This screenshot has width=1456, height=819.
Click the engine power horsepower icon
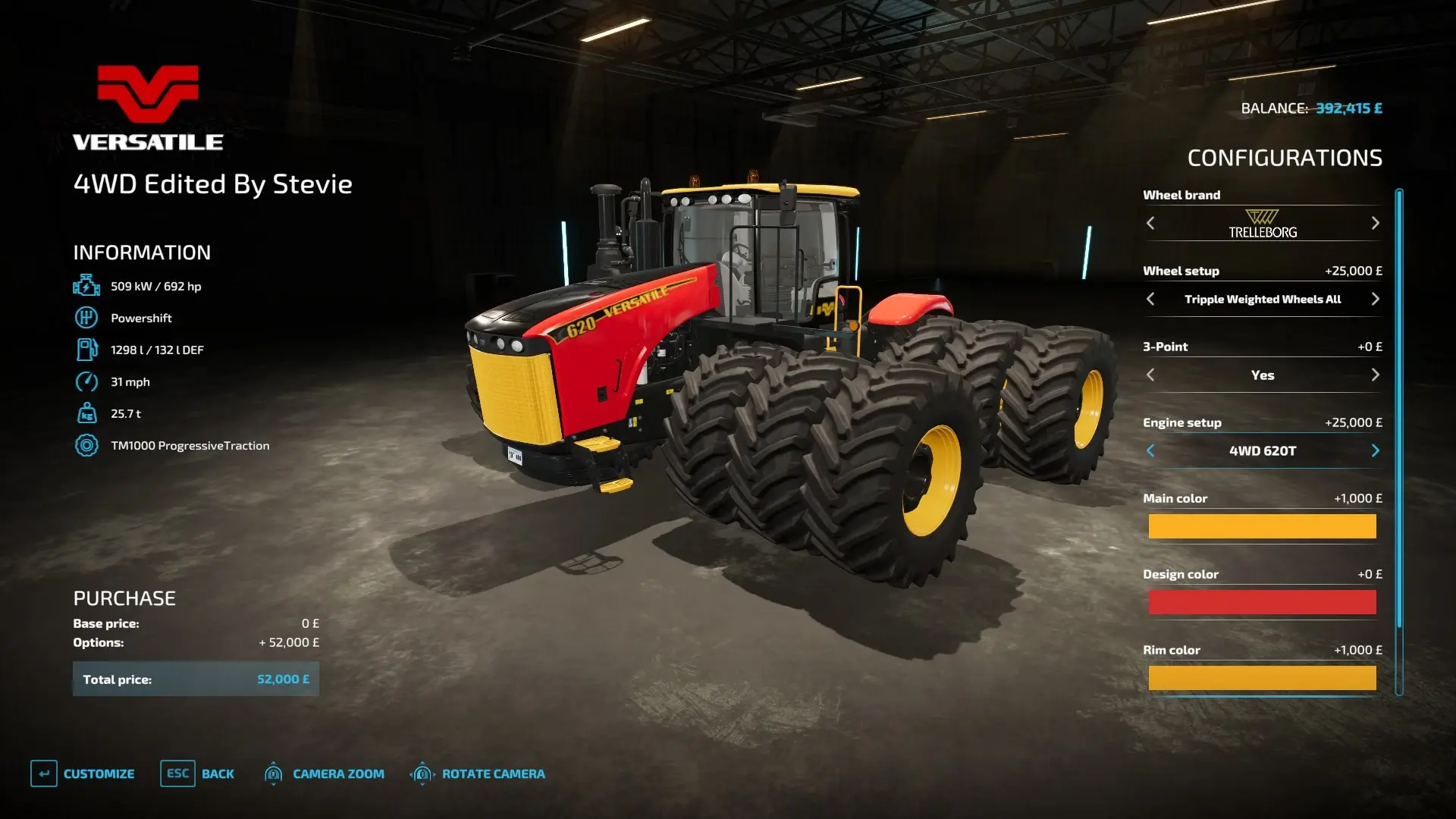[86, 286]
